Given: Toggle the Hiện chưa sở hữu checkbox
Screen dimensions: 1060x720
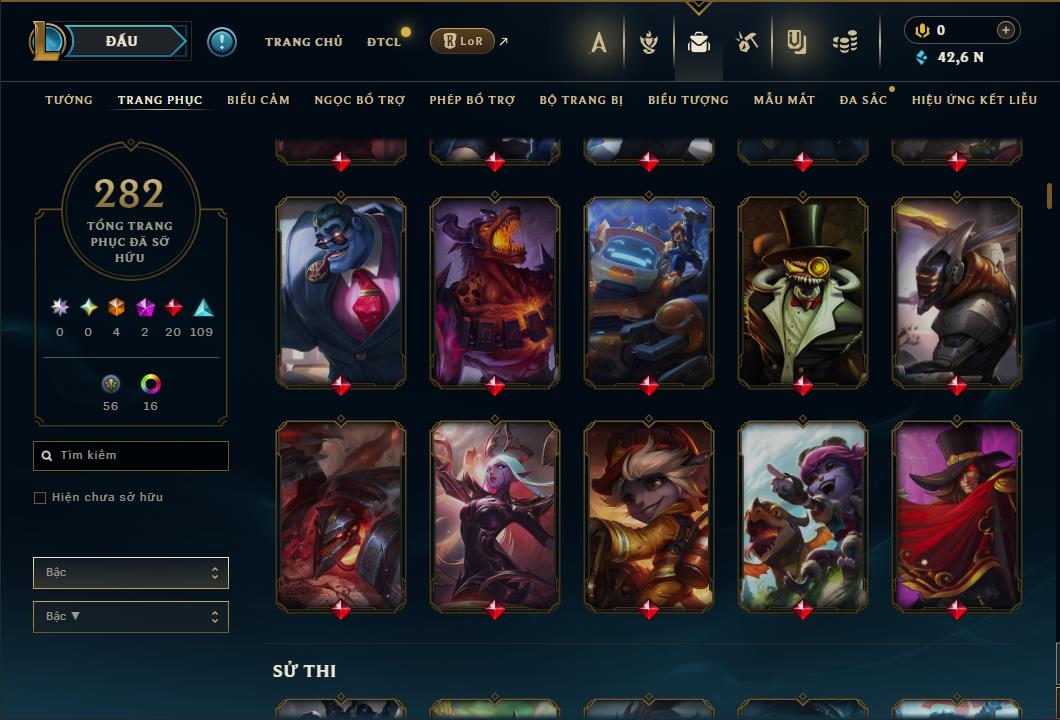Looking at the screenshot, I should click(x=40, y=498).
